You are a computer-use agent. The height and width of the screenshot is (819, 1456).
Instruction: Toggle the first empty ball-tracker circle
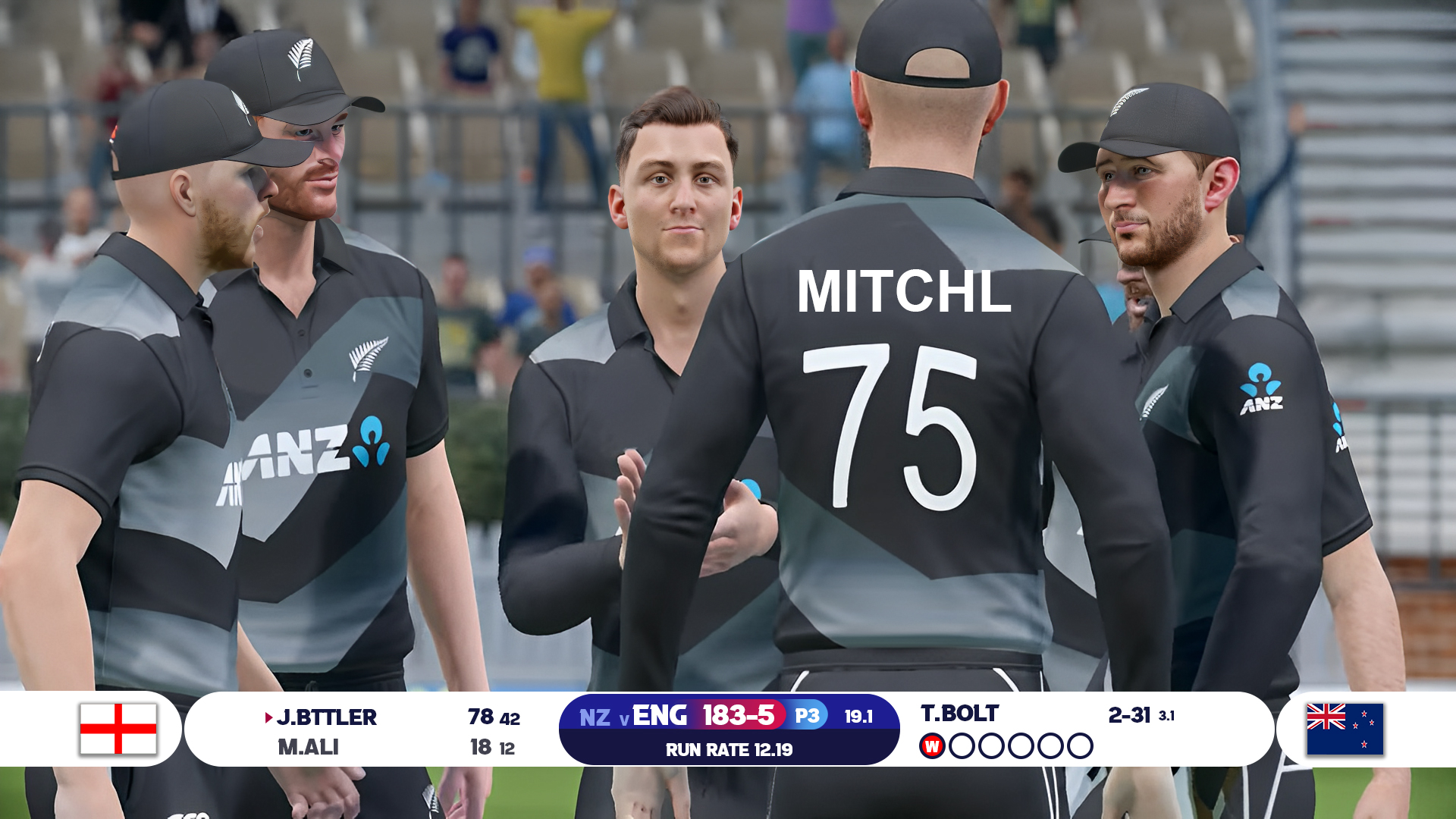[x=962, y=745]
